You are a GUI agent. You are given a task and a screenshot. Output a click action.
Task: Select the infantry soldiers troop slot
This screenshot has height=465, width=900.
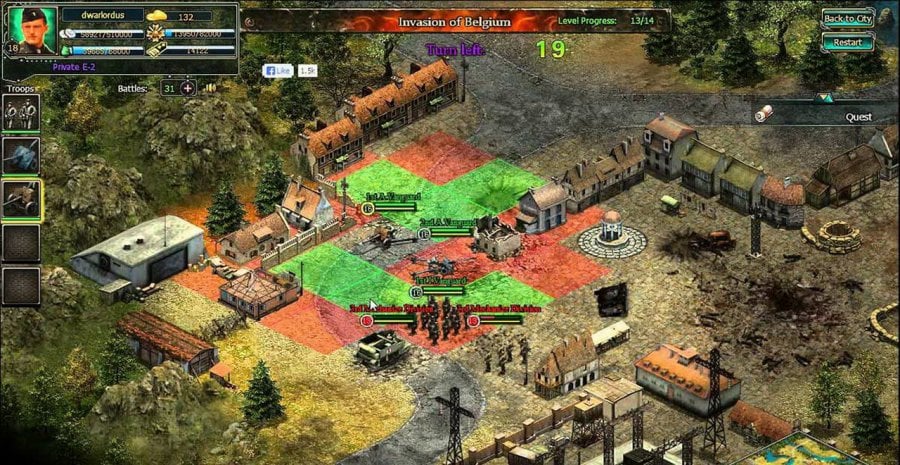pyautogui.click(x=21, y=115)
